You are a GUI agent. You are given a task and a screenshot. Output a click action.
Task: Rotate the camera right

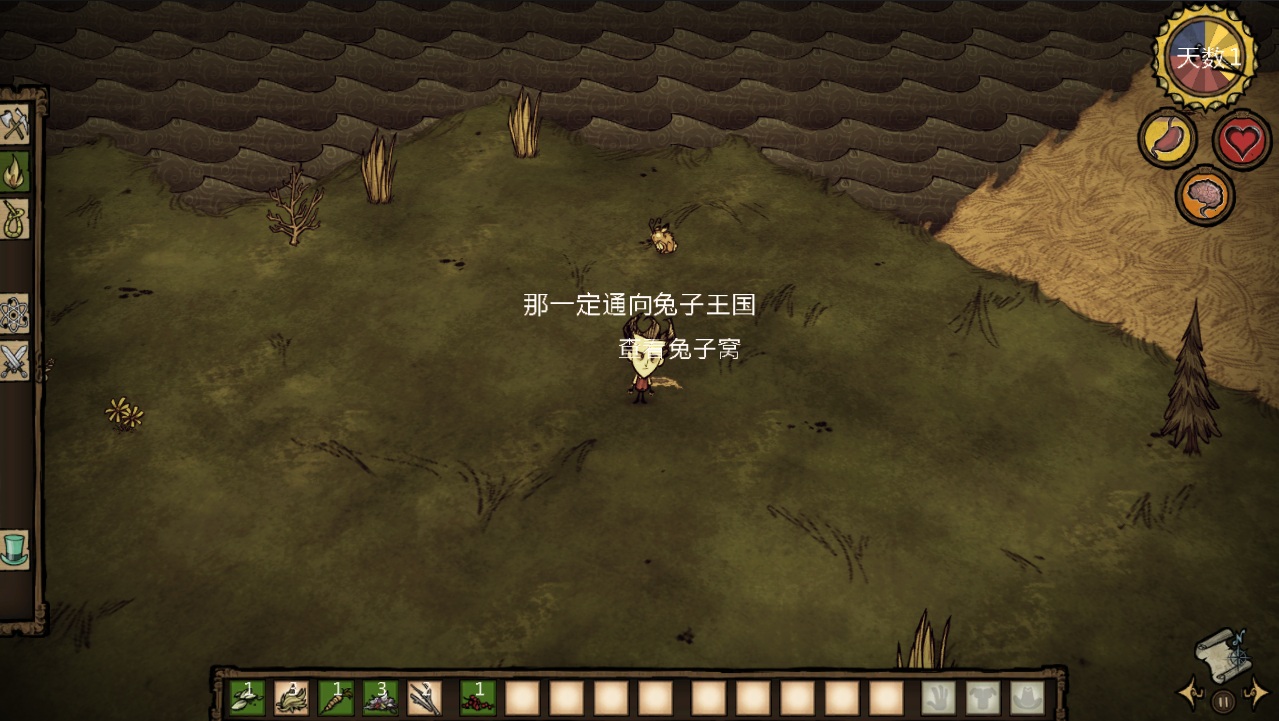[x=1256, y=692]
